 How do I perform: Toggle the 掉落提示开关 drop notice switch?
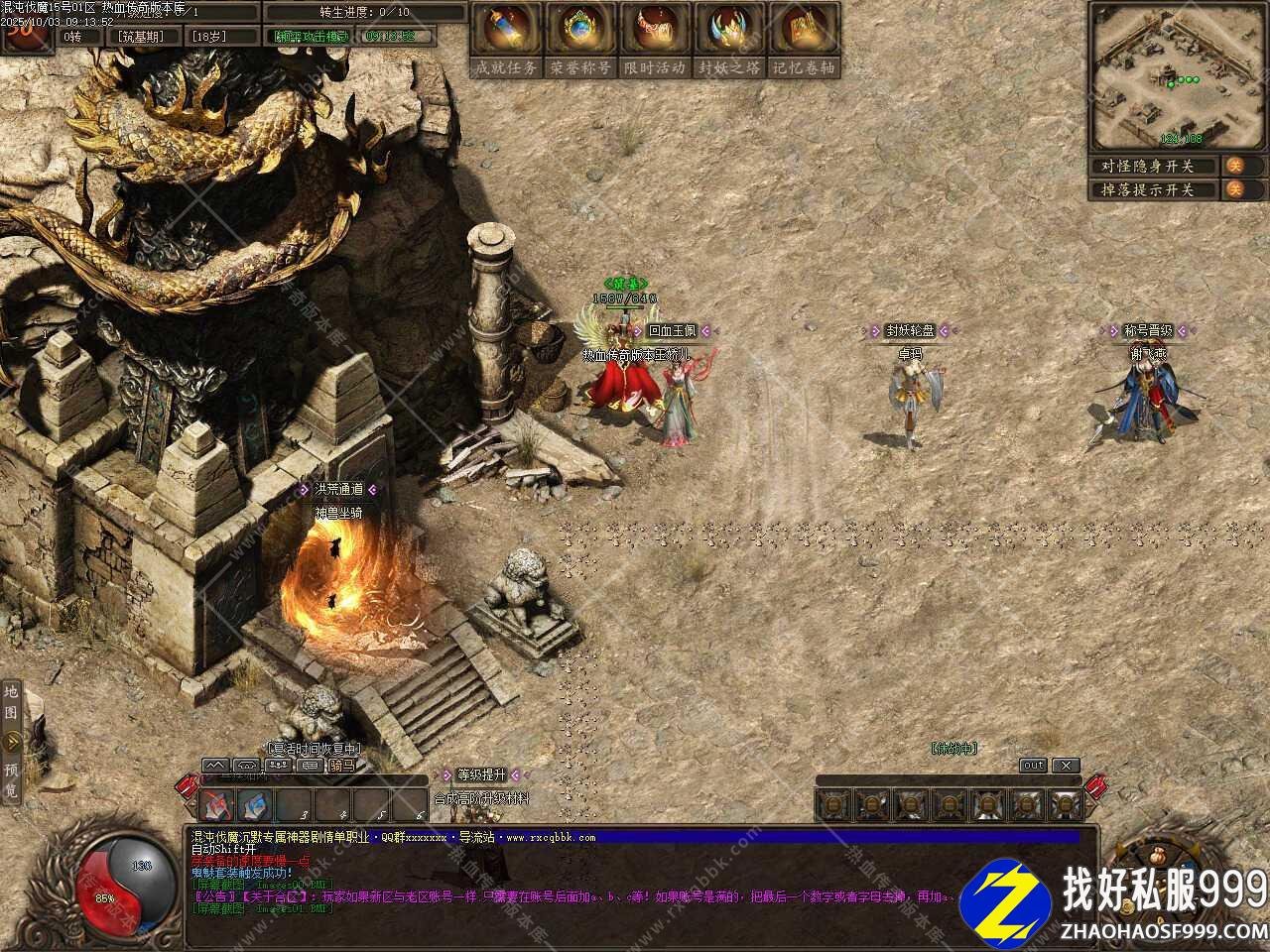(x=1235, y=189)
